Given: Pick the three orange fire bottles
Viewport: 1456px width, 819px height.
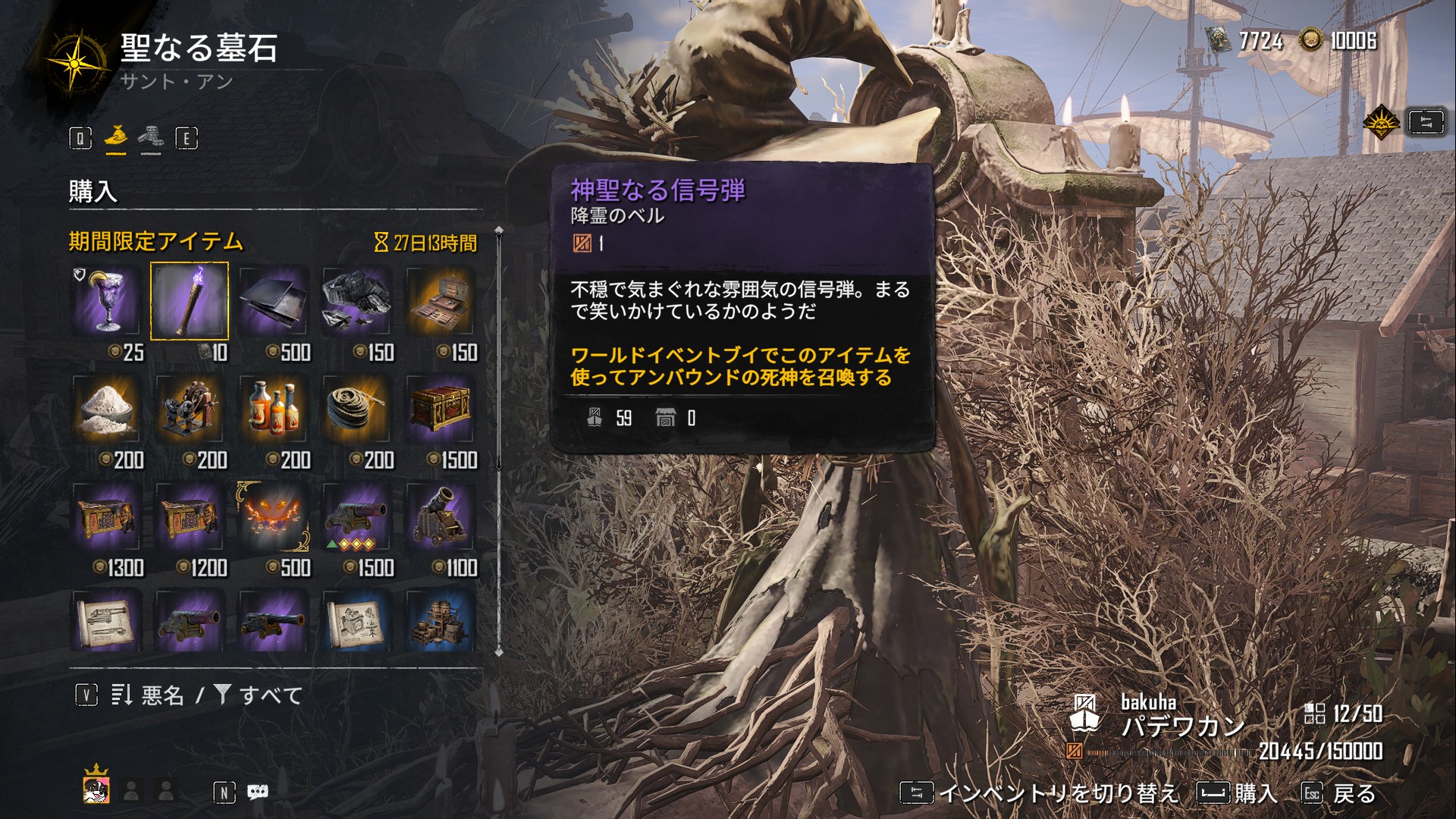Looking at the screenshot, I should pyautogui.click(x=274, y=409).
